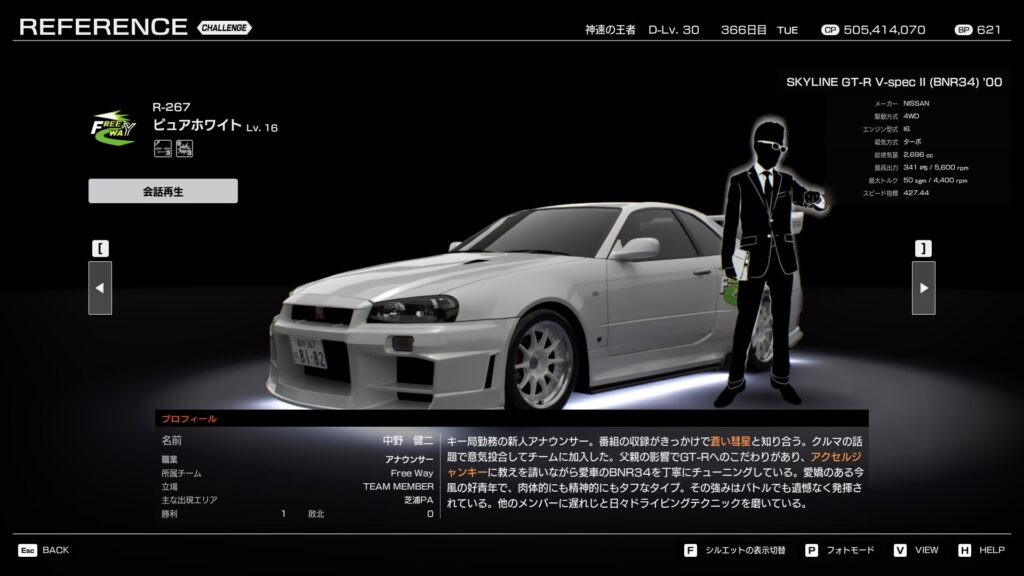Go to the previous rival entry arrow
This screenshot has height=576, width=1024.
[100, 288]
